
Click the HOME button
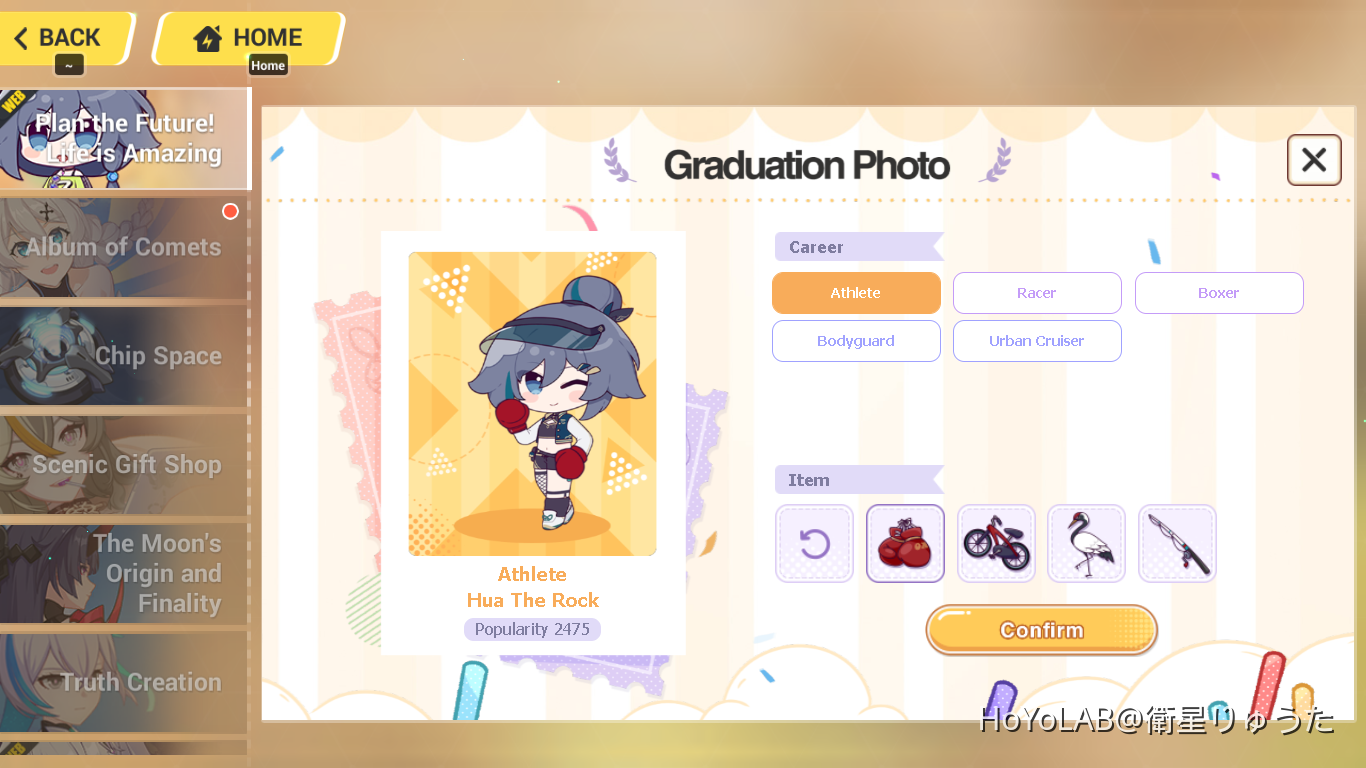coord(248,36)
